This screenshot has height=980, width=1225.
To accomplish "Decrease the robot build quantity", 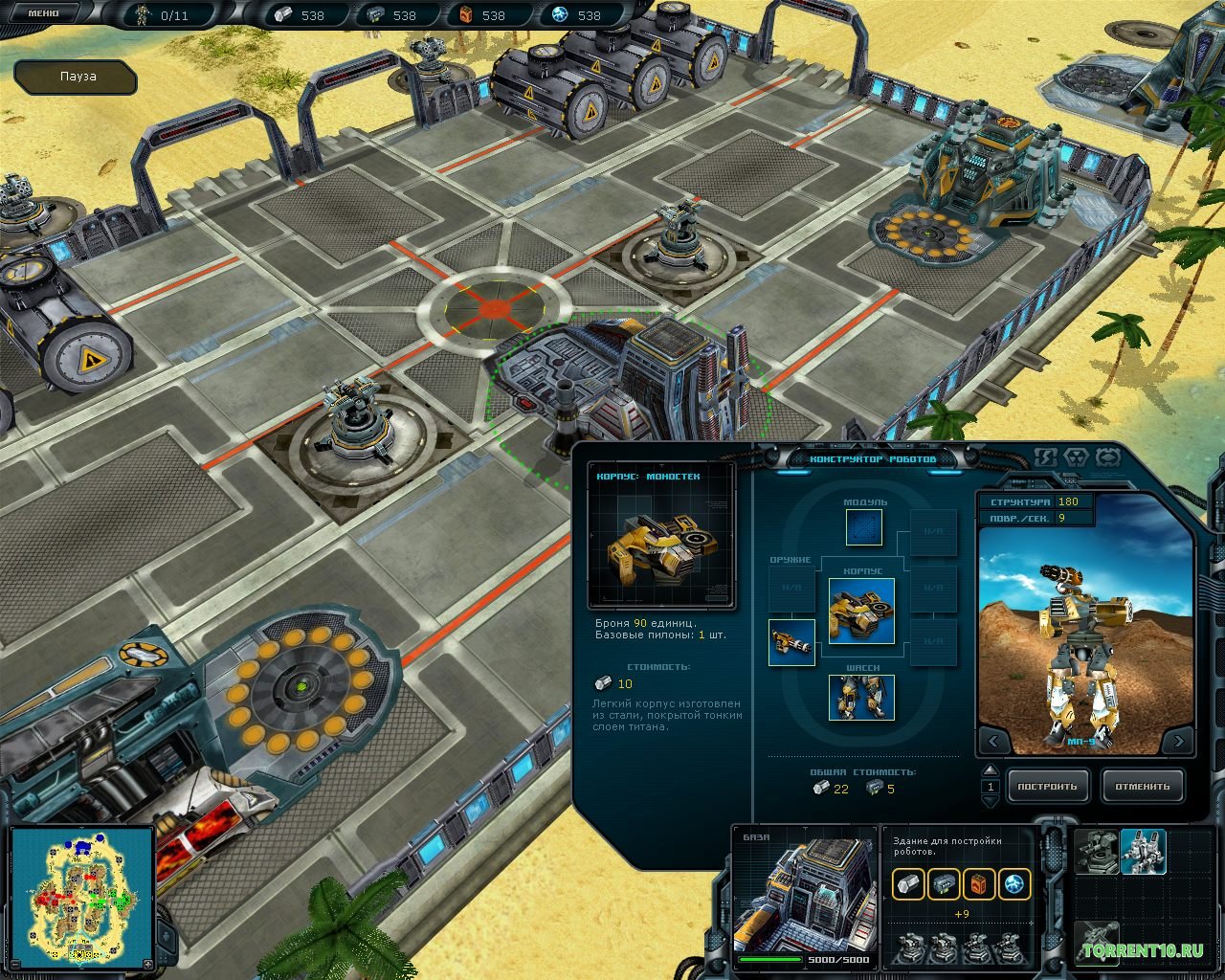I will tap(991, 802).
